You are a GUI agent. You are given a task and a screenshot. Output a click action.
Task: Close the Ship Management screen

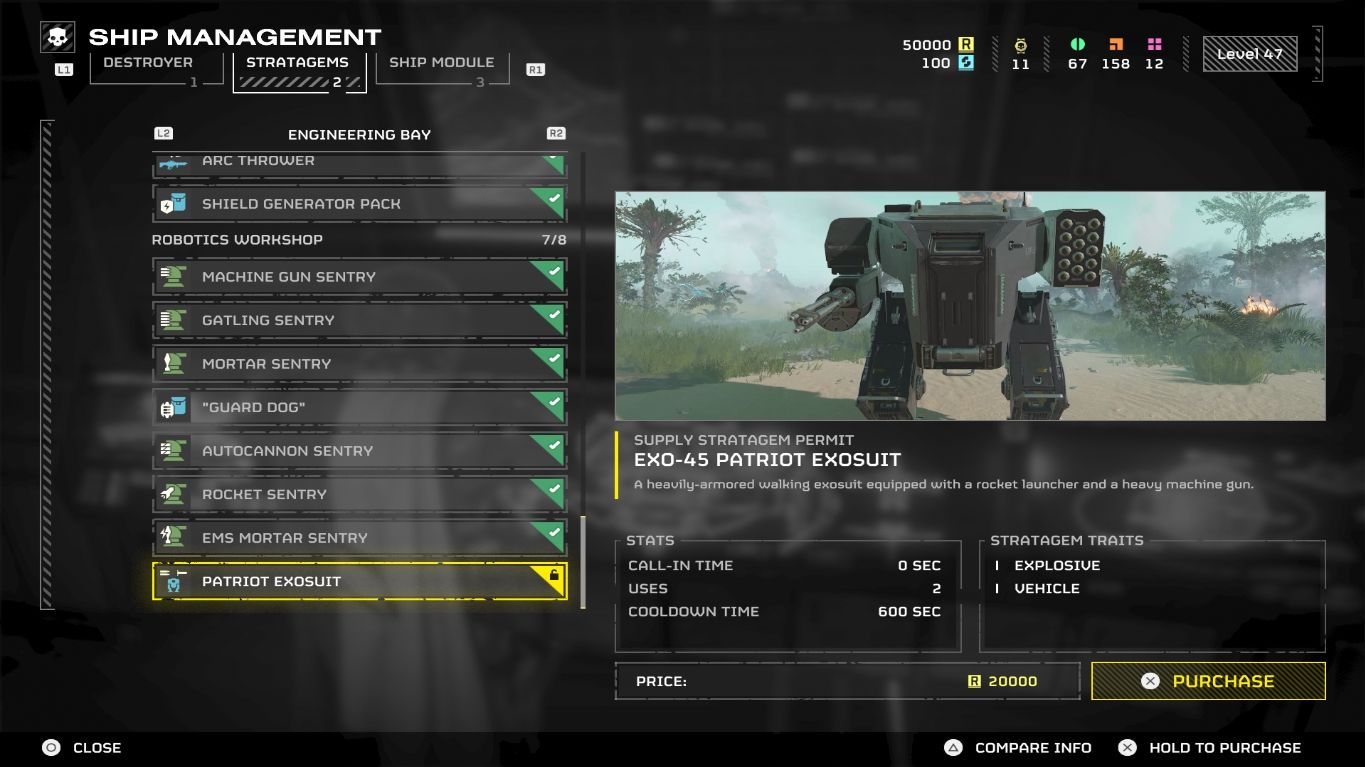tap(82, 748)
